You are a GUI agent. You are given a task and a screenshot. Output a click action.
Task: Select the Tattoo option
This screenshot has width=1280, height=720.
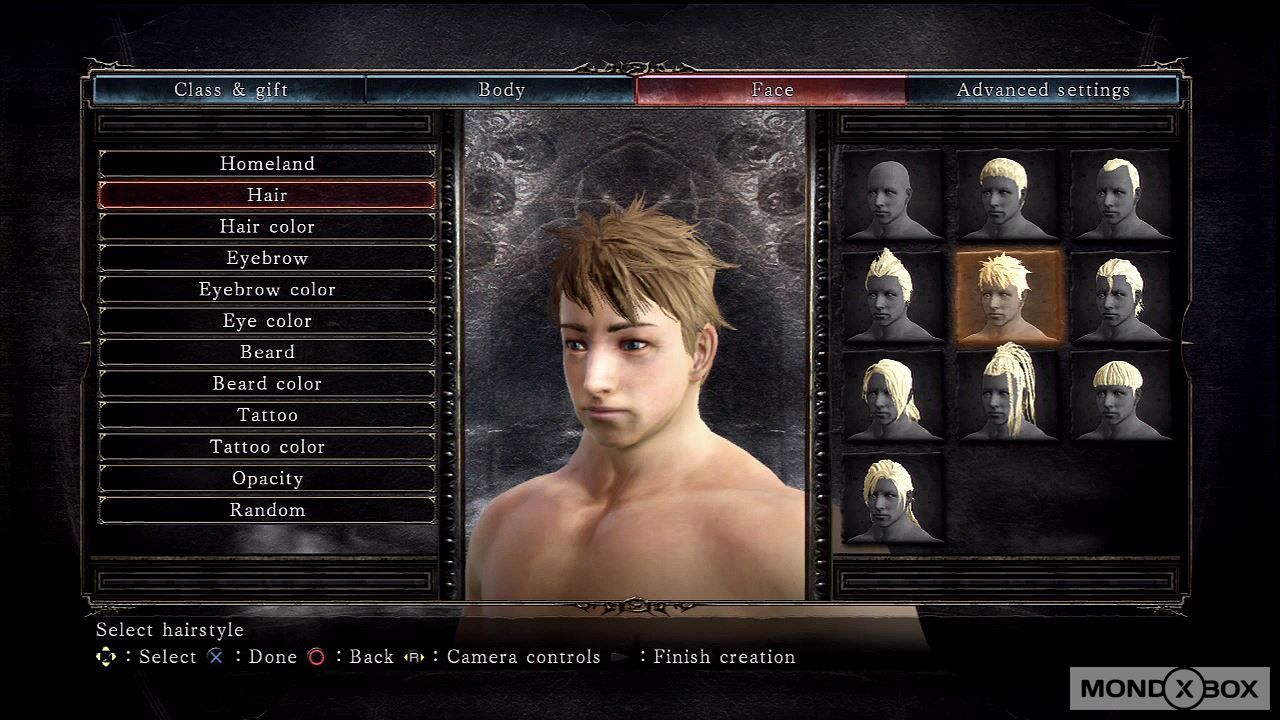267,415
